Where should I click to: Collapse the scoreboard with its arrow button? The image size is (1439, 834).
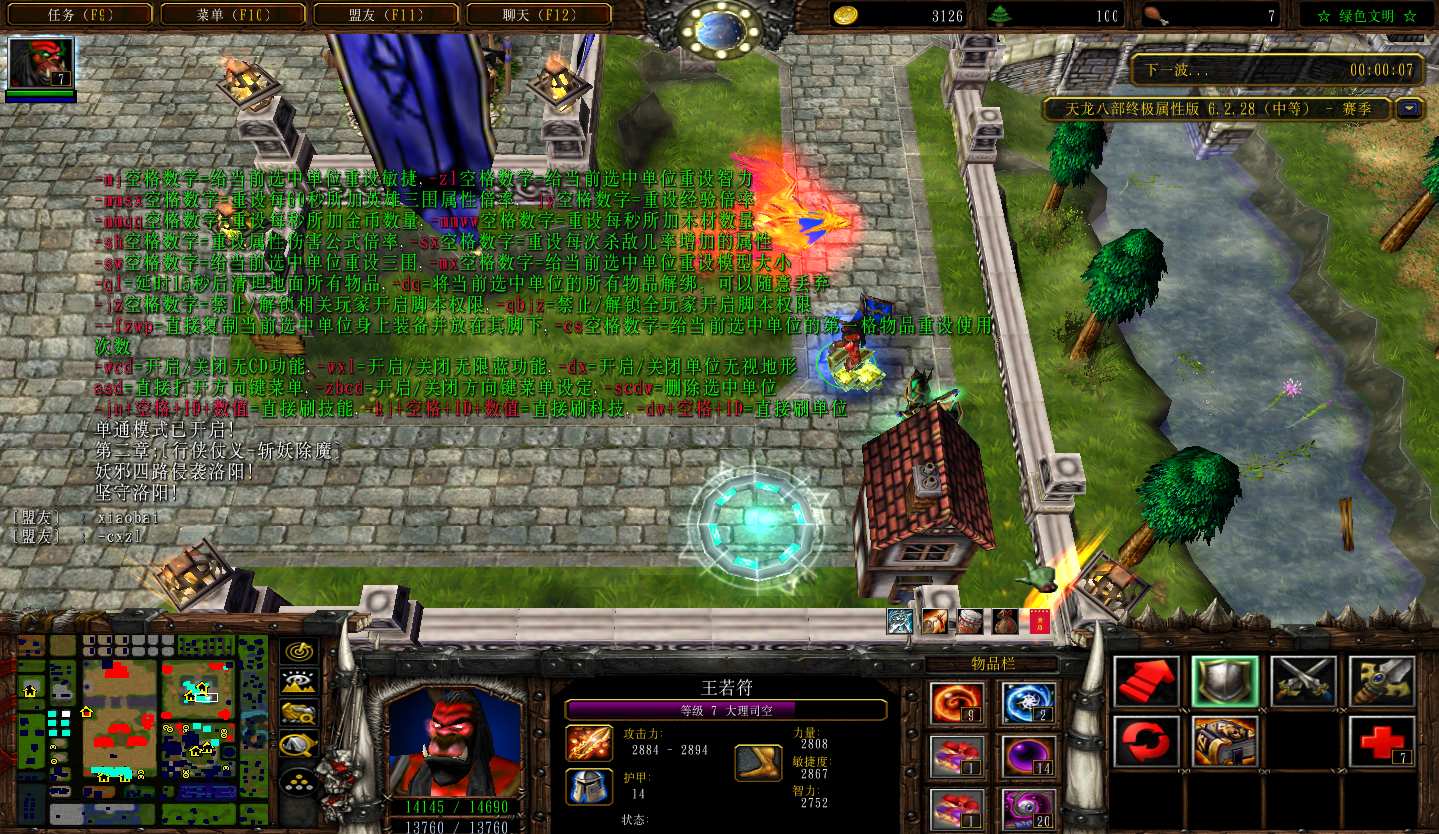[x=1411, y=109]
